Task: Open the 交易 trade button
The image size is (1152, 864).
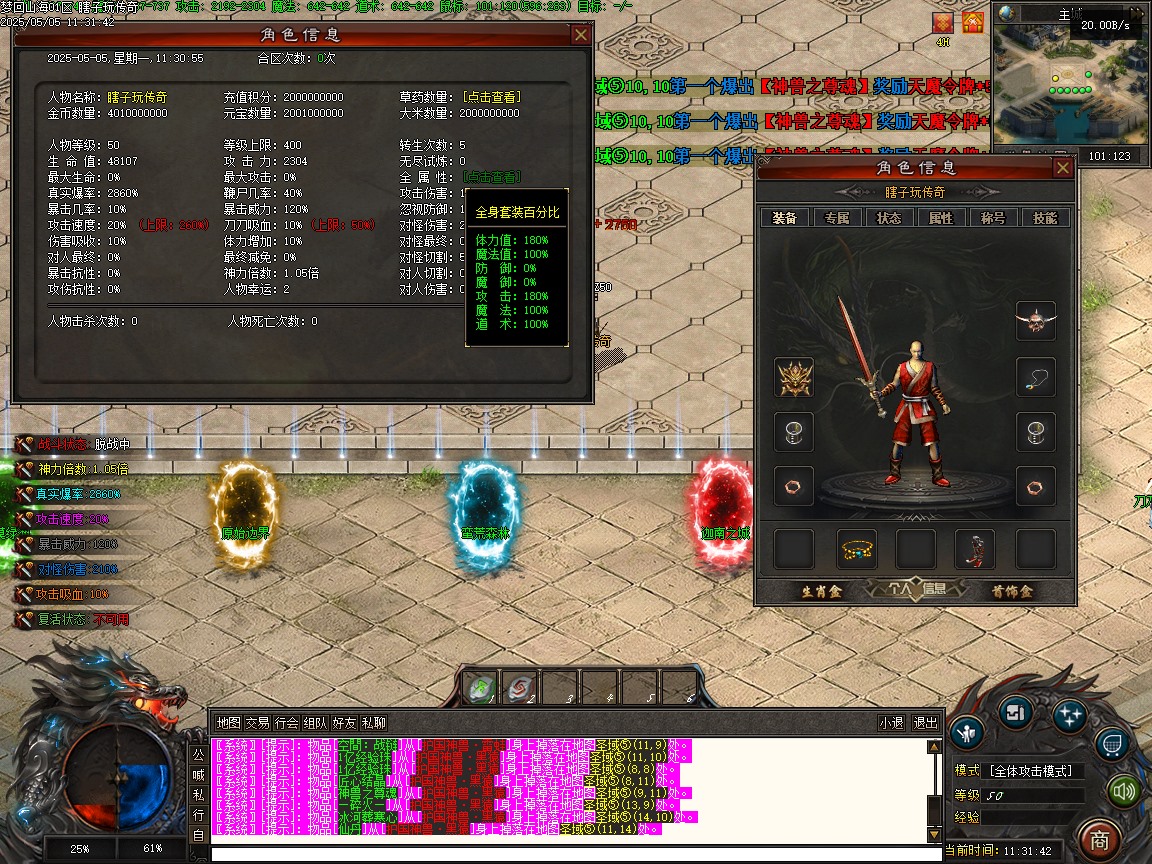Action: click(x=257, y=723)
